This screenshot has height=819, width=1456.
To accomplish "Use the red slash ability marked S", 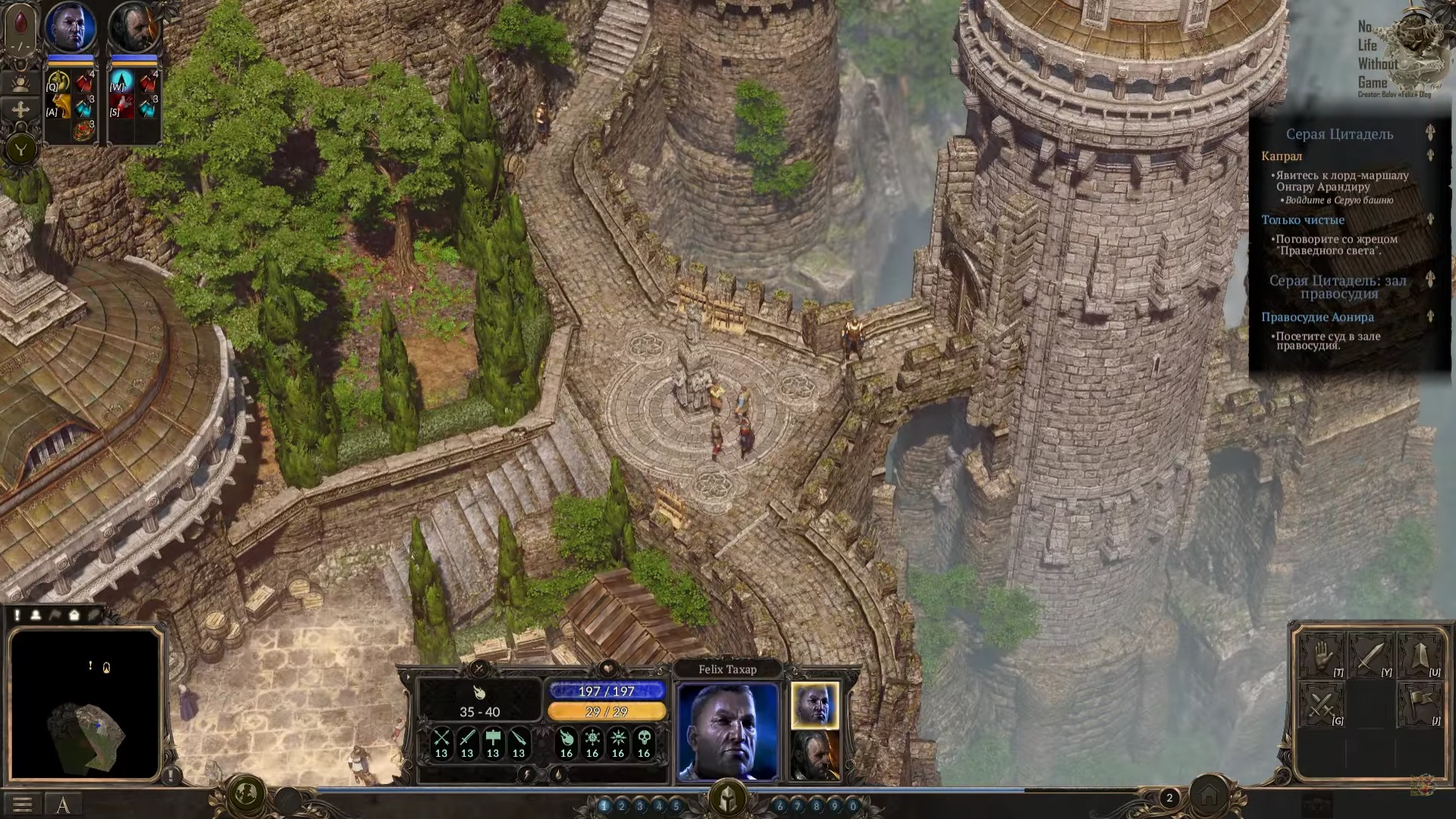I will 121,107.
